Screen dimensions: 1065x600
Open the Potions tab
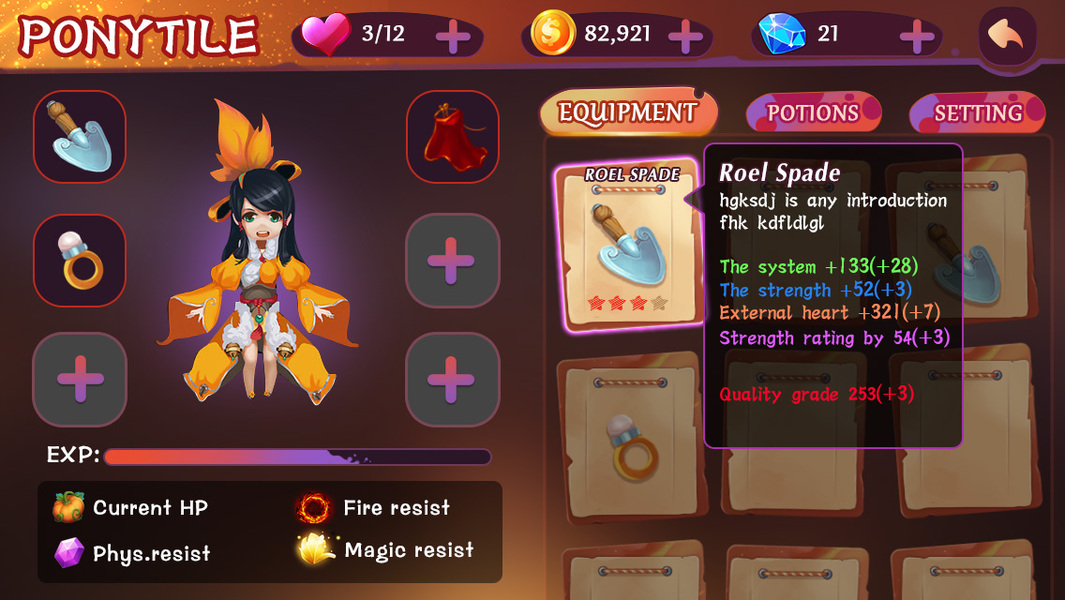click(x=812, y=113)
